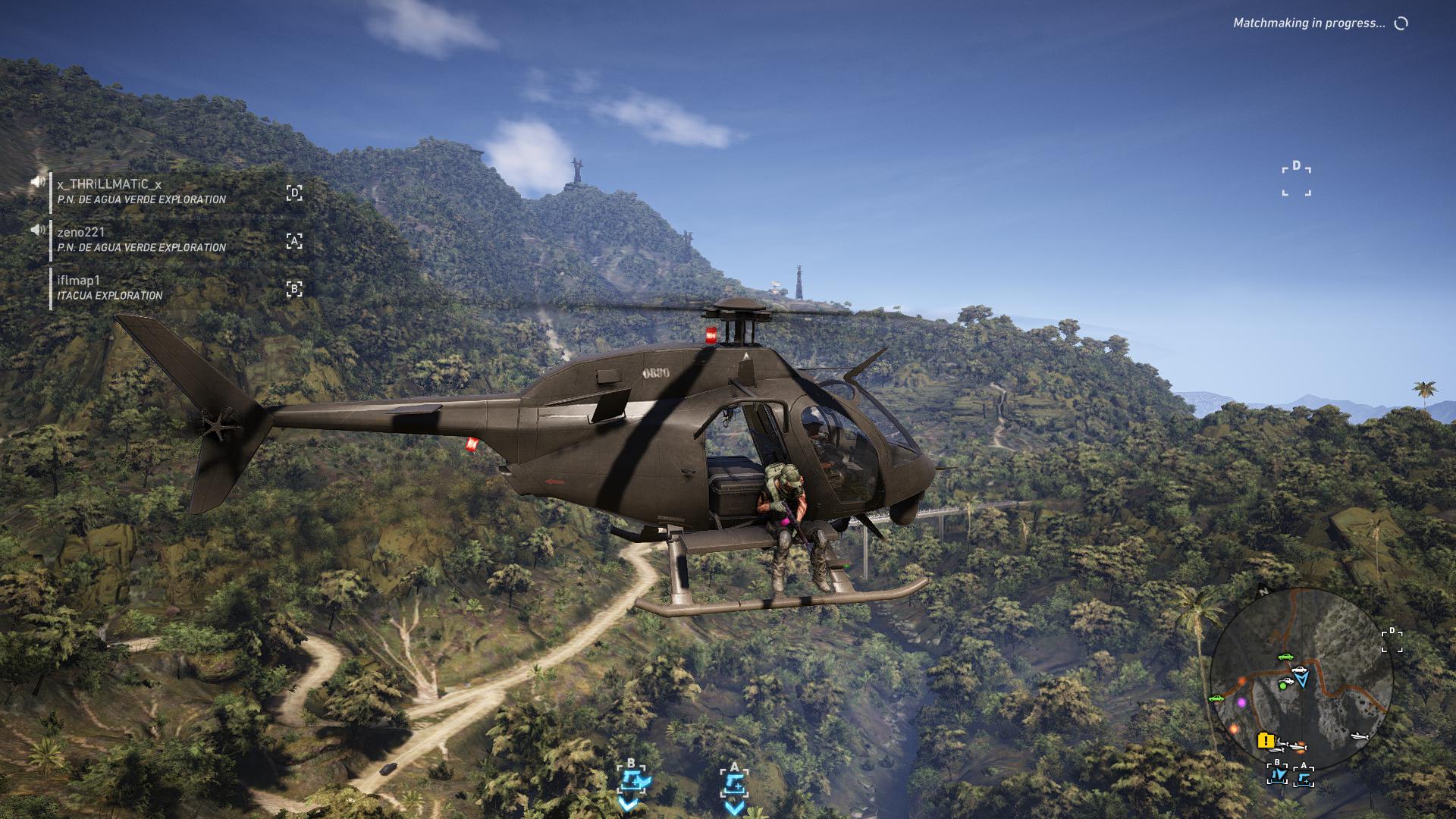Choose iflmap1 from the squad list
Screen dimensions: 1456x819
point(79,281)
